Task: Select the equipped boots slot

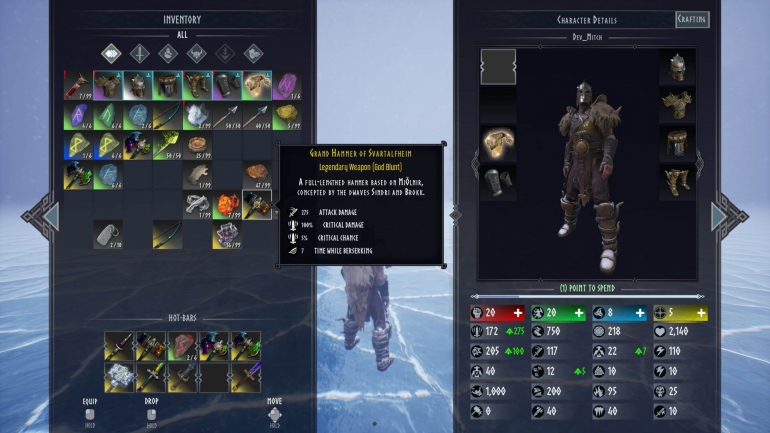Action: point(676,181)
